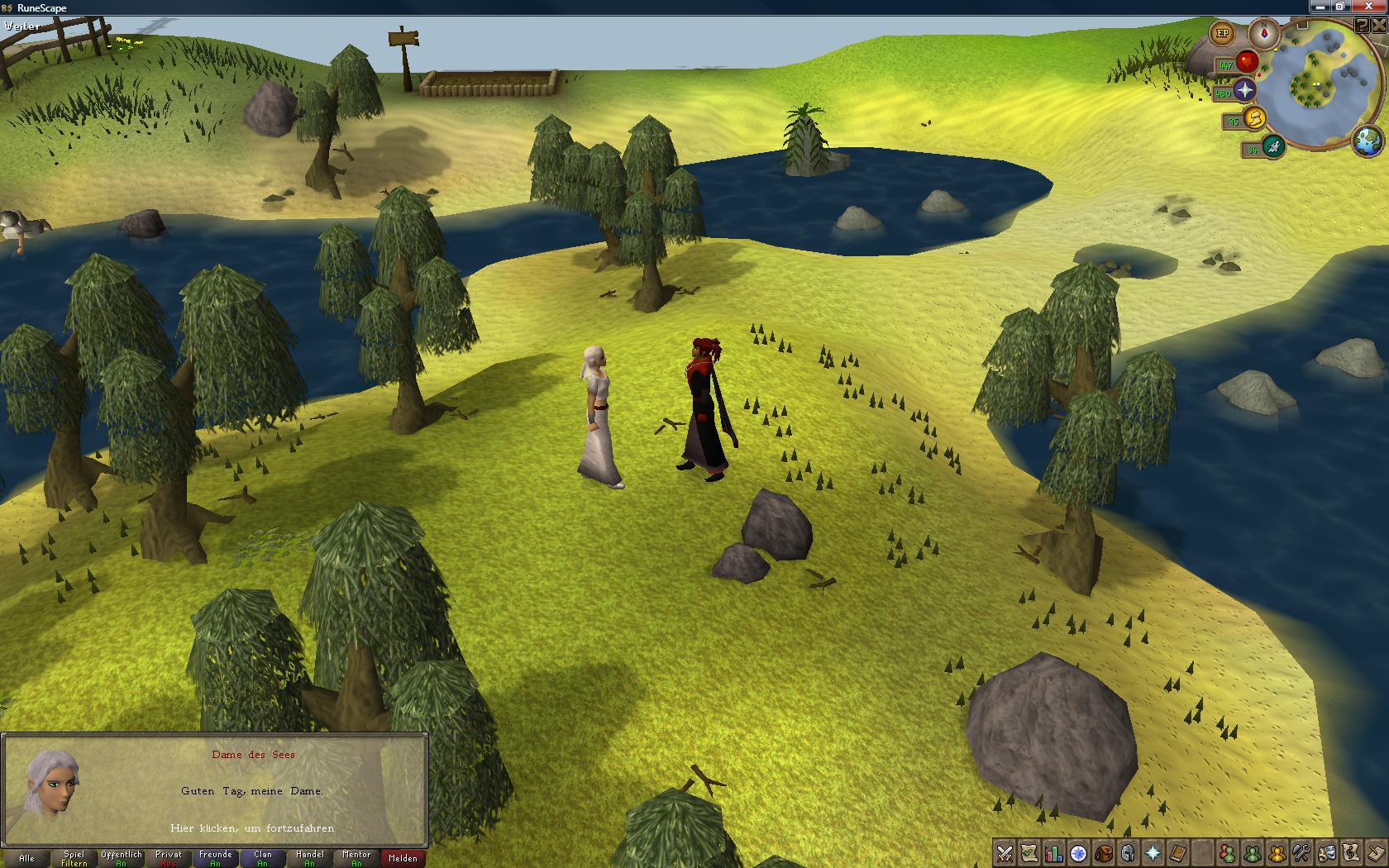Close the RuneScape window
The width and height of the screenshot is (1389, 868).
click(1377, 7)
